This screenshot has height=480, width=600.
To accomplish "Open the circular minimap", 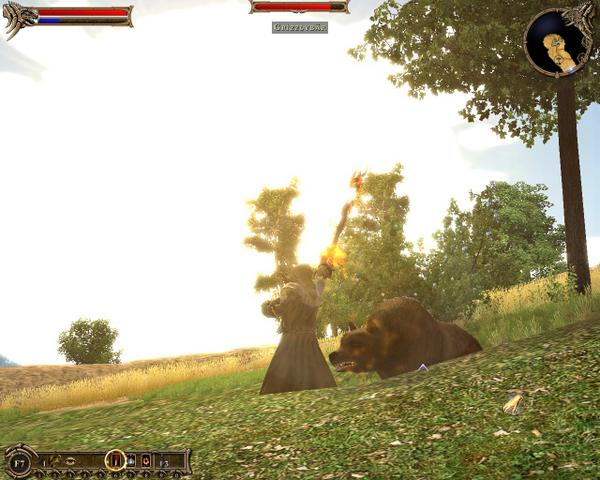I will [x=558, y=43].
